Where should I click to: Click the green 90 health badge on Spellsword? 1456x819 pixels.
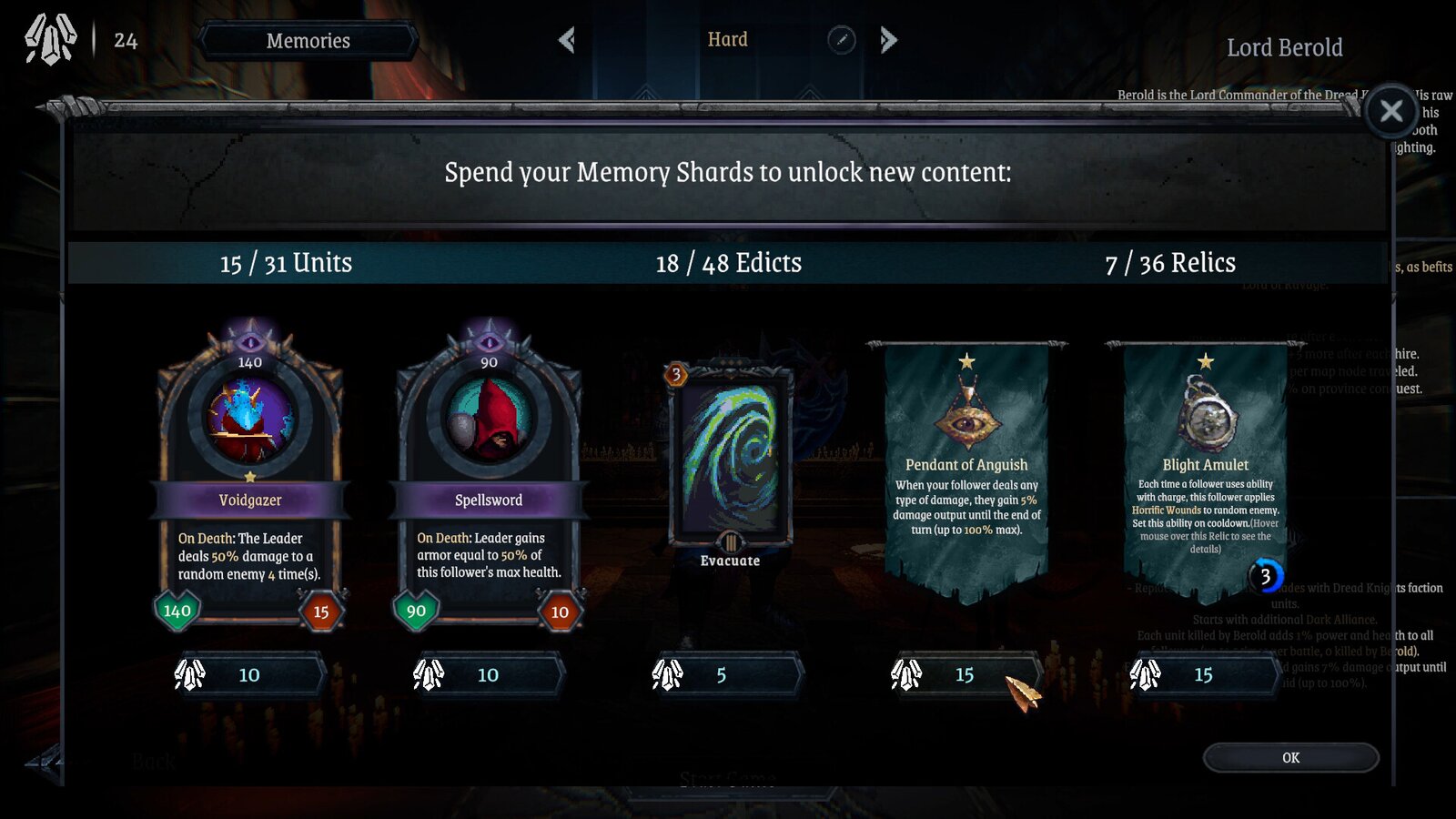click(x=417, y=612)
